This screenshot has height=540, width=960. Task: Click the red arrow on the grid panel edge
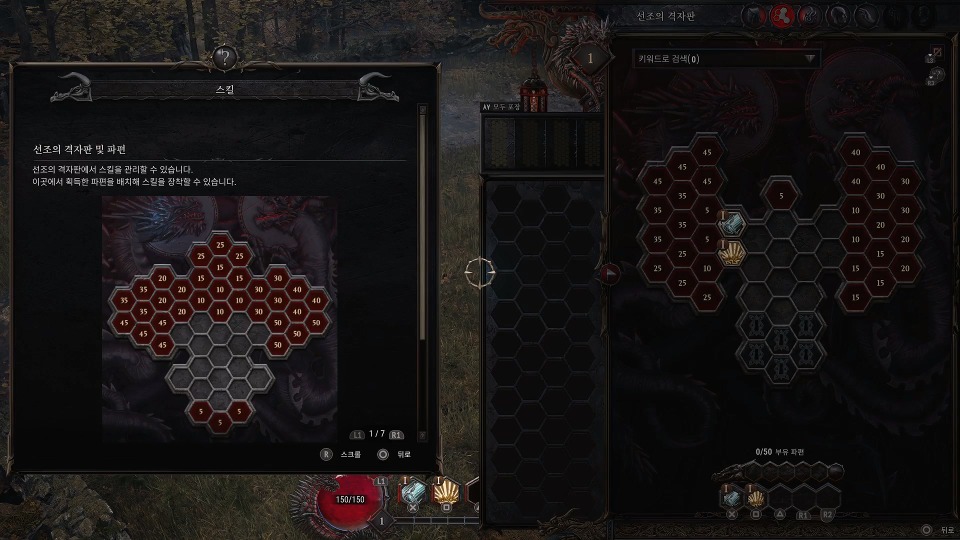click(610, 272)
